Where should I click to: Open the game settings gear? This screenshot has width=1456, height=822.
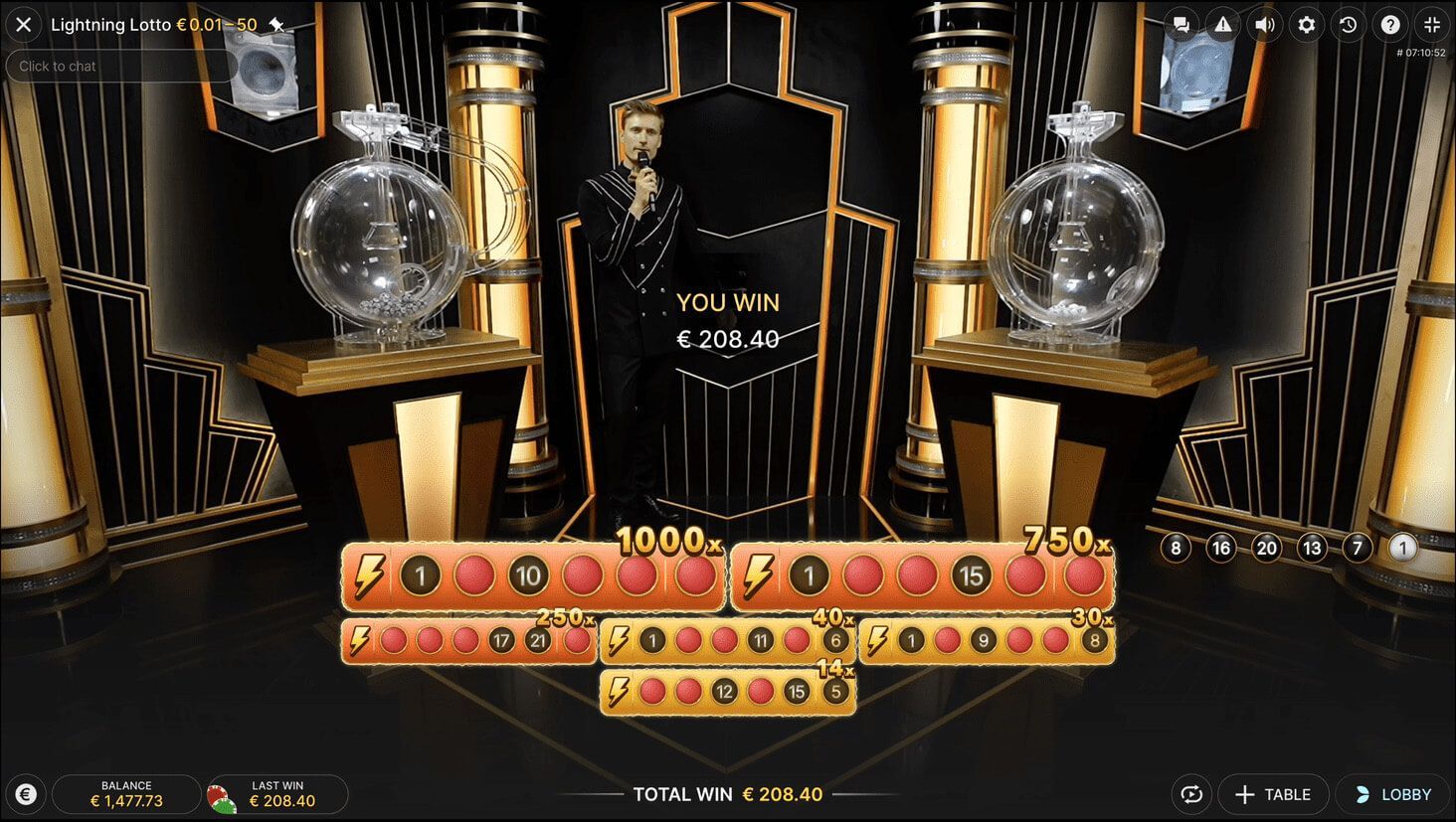1306,25
